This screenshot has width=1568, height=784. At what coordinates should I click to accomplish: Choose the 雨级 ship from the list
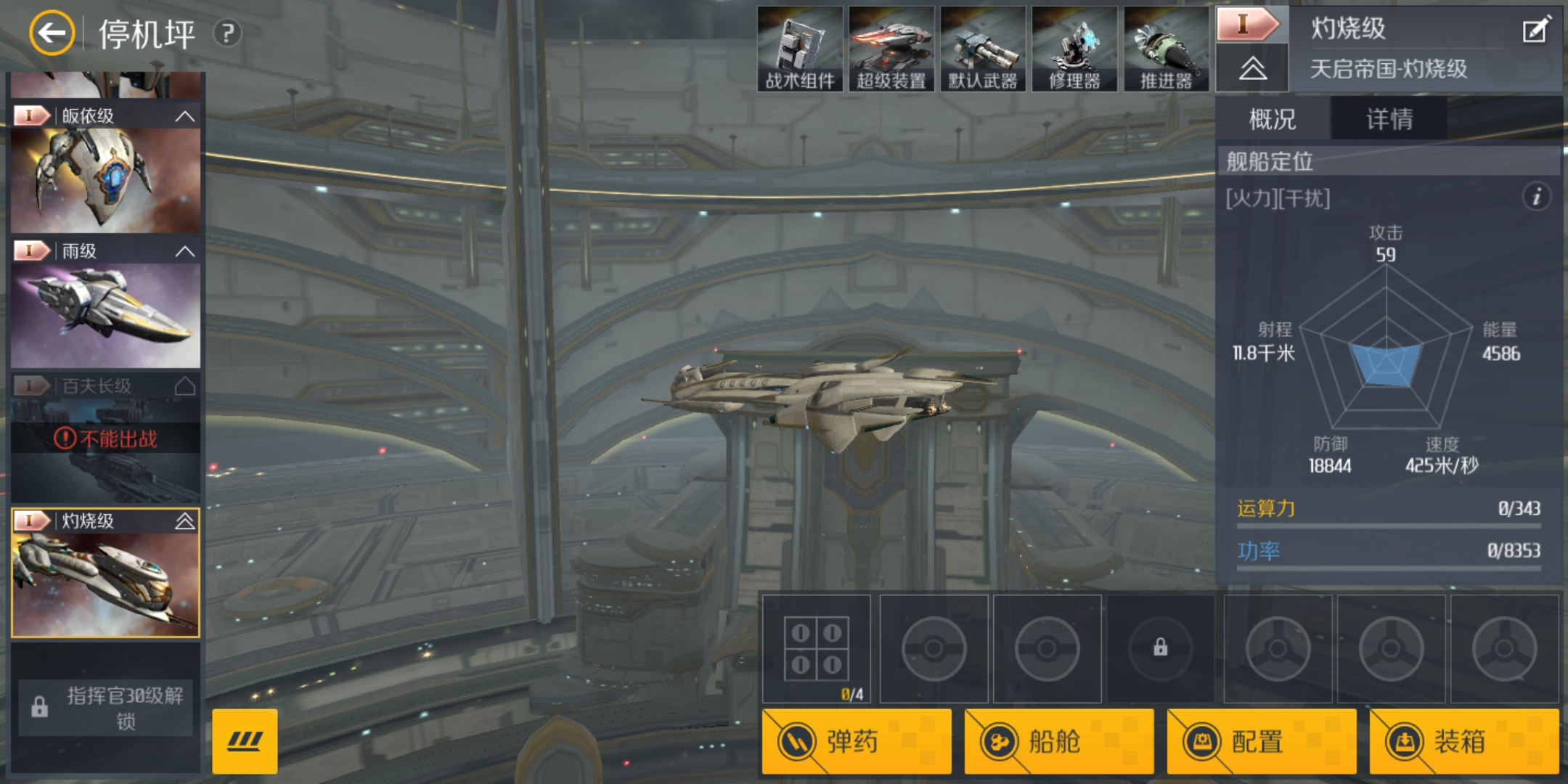click(105, 314)
